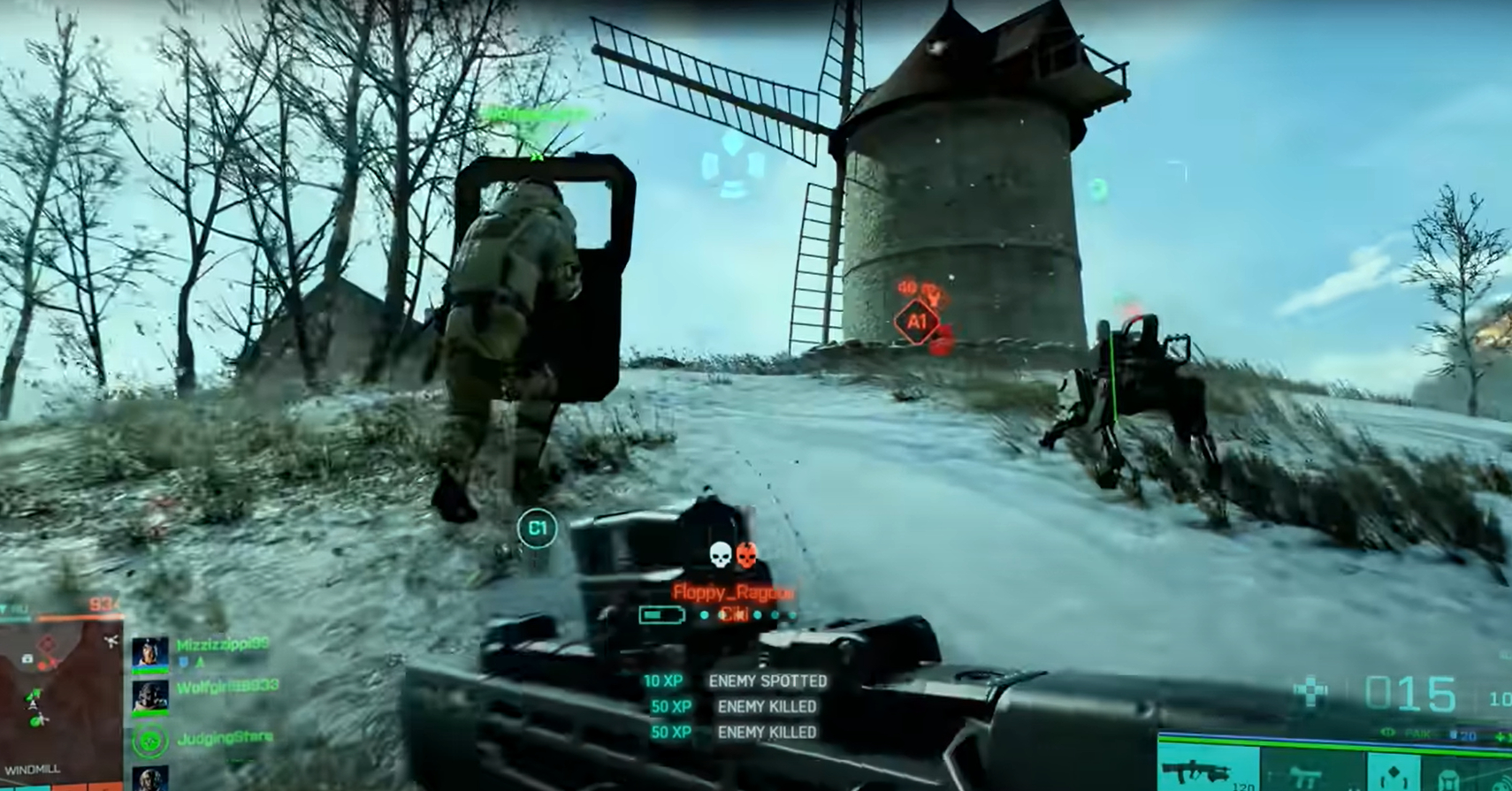1512x791 pixels.
Task: Click the red enemy skull icon
Action: (x=745, y=555)
